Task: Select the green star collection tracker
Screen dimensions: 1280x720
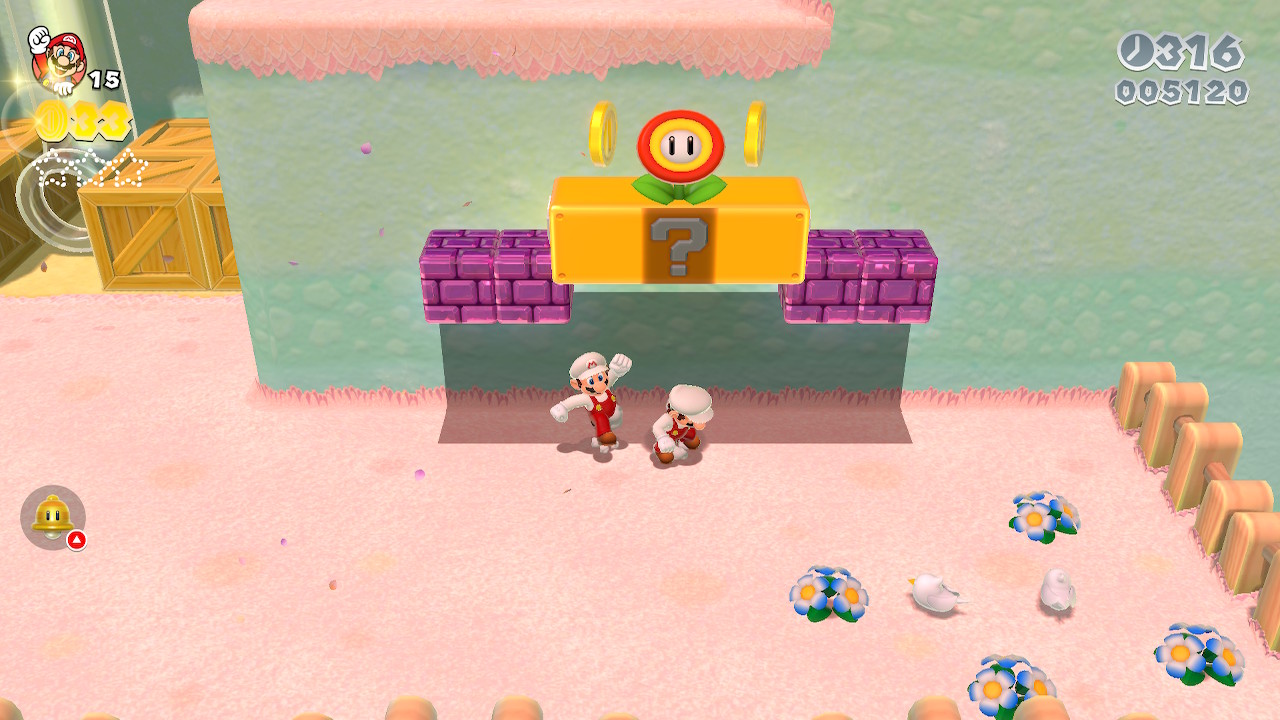Action: [x=92, y=168]
